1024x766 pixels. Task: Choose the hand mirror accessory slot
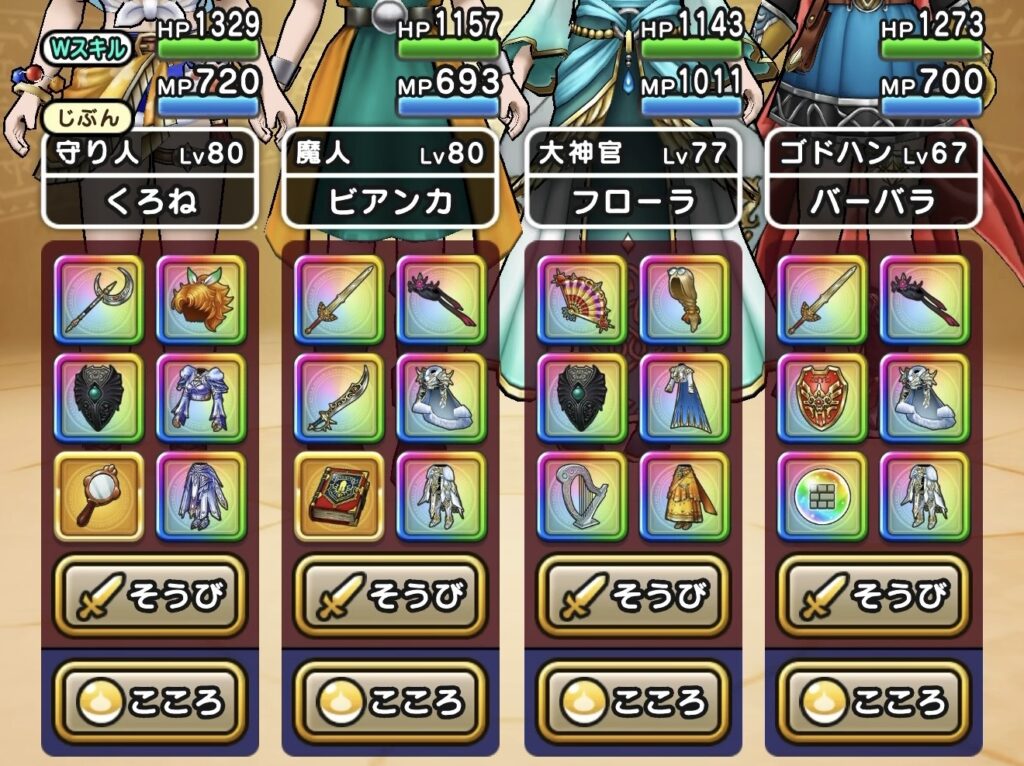(98, 496)
